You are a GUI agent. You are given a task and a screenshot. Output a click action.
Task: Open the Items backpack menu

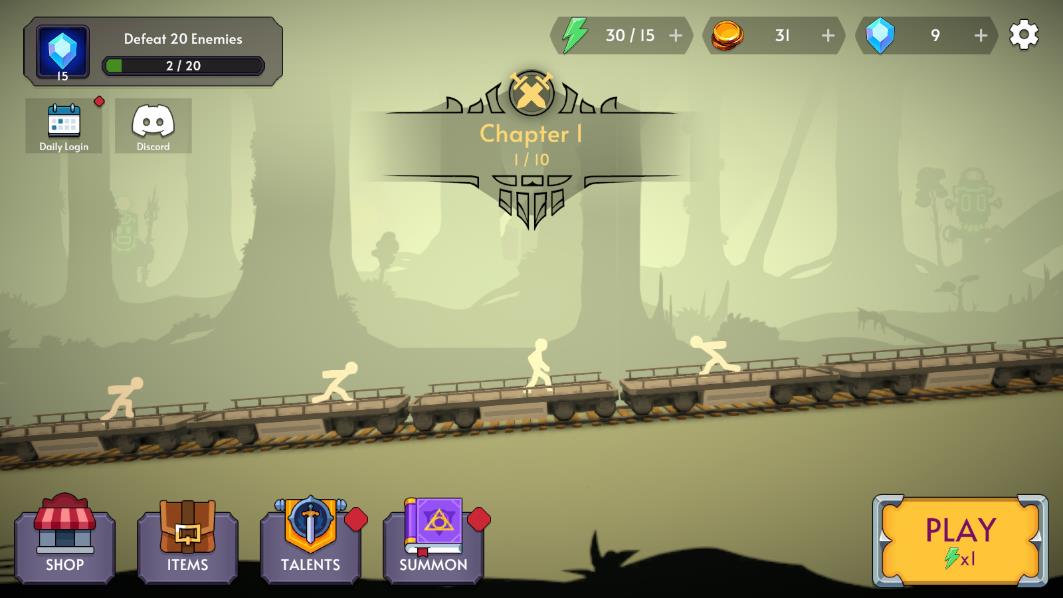[188, 542]
